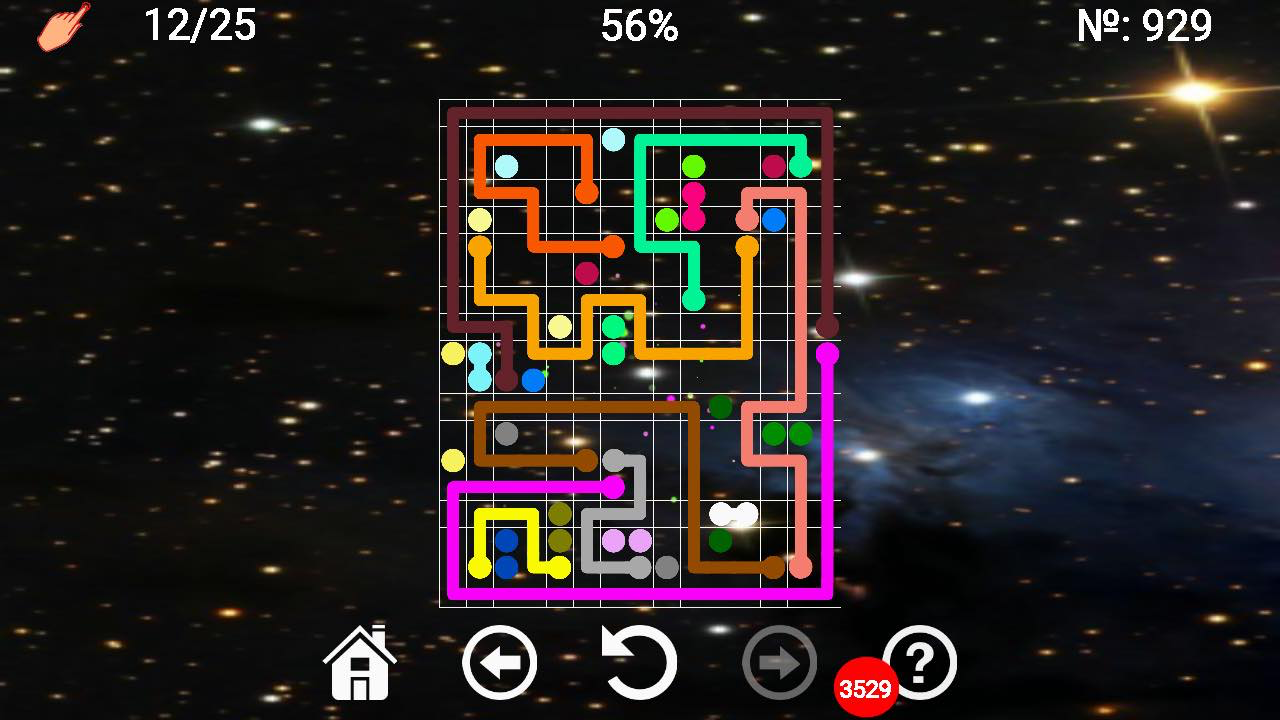1280x720 pixels.
Task: Open the help question mark
Action: coord(921,662)
